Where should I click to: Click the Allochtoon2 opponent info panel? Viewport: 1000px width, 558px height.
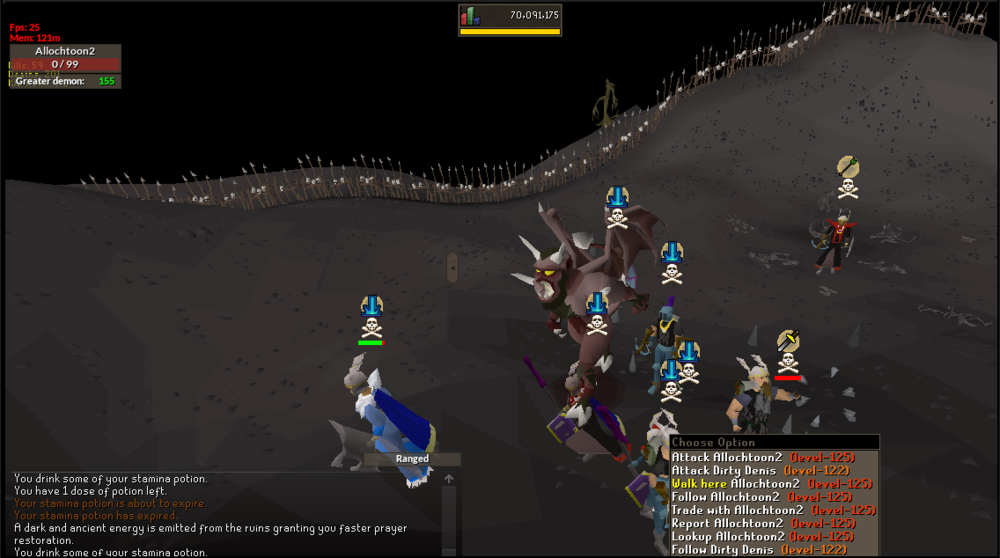(x=65, y=57)
